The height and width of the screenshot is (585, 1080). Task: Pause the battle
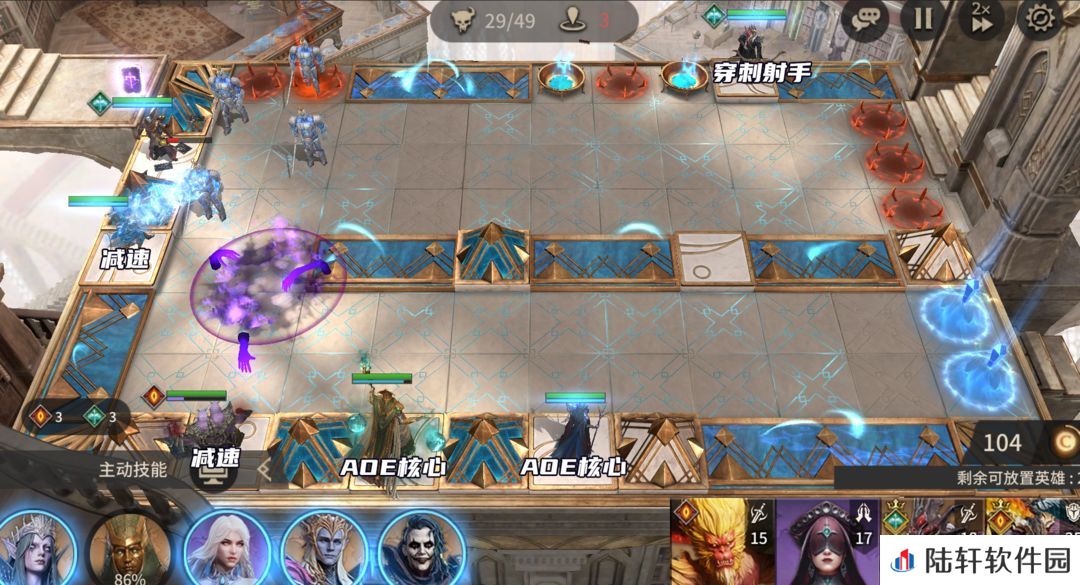(x=923, y=18)
